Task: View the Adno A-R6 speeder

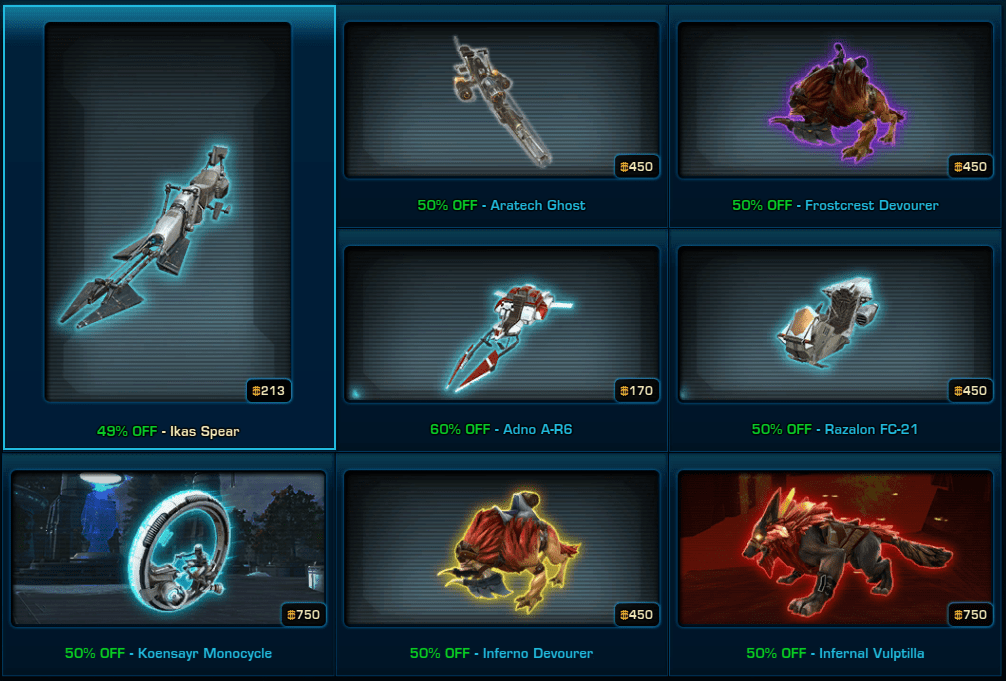Action: pos(501,323)
